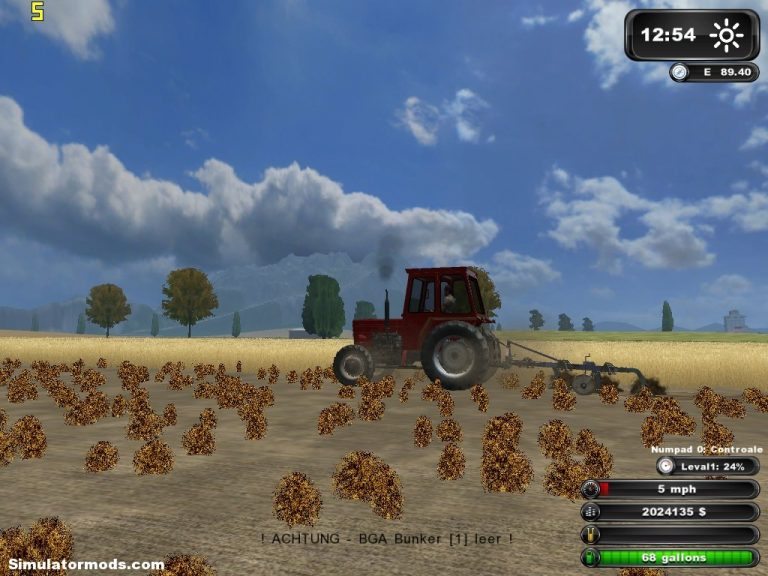Click the compass icon beside the heading
The height and width of the screenshot is (576, 768).
point(680,72)
